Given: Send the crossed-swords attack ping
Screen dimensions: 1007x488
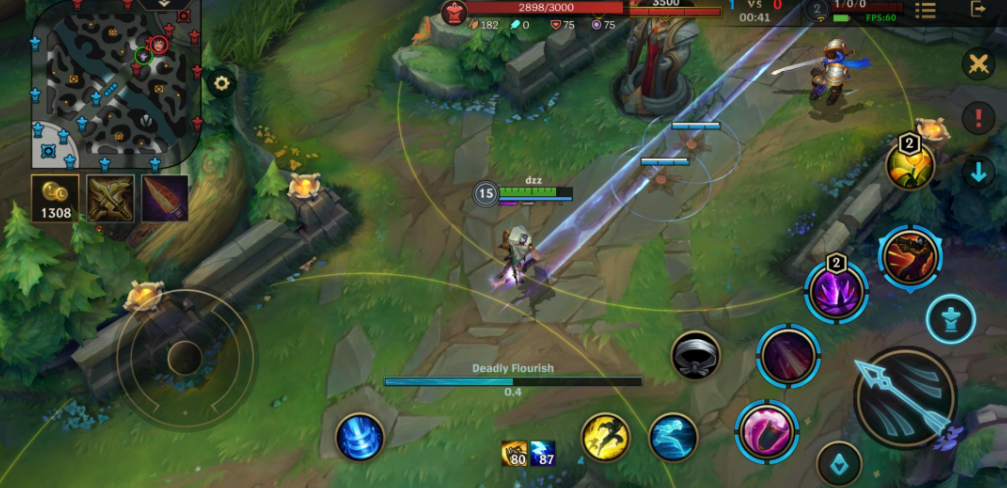Looking at the screenshot, I should point(977,65).
